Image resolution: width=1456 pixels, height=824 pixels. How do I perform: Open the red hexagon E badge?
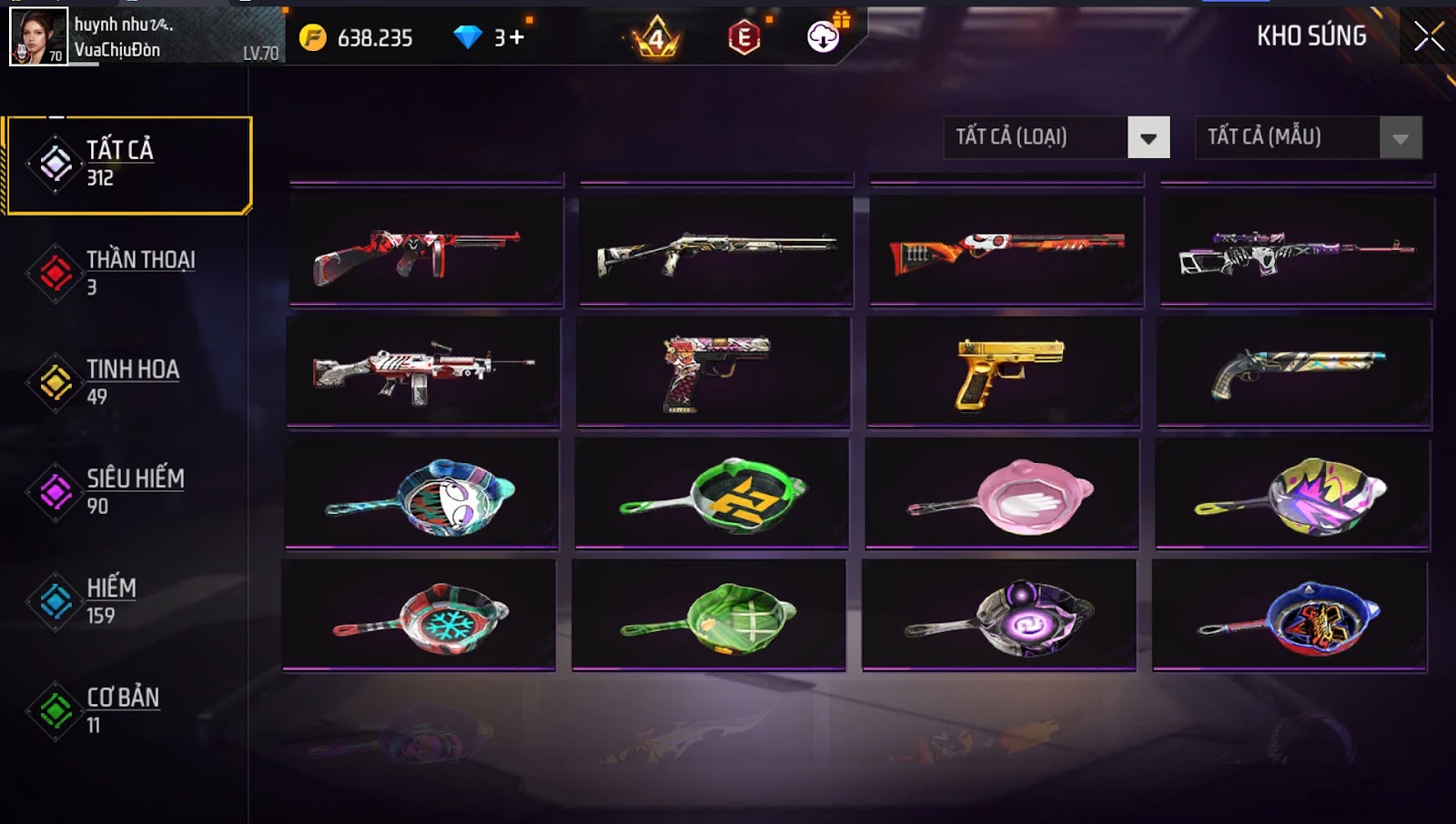(x=743, y=37)
